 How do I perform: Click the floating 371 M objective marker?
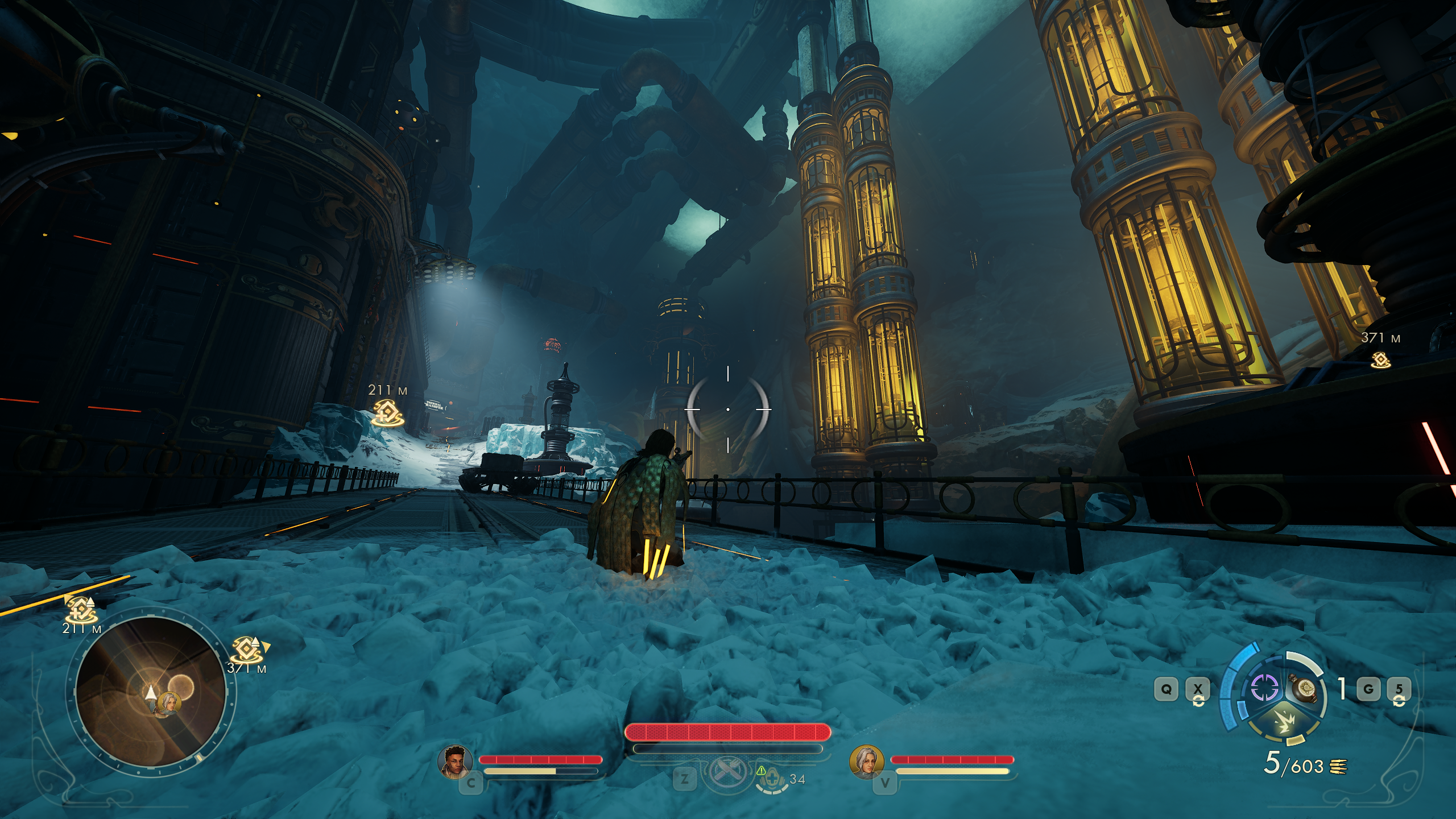click(x=1380, y=359)
